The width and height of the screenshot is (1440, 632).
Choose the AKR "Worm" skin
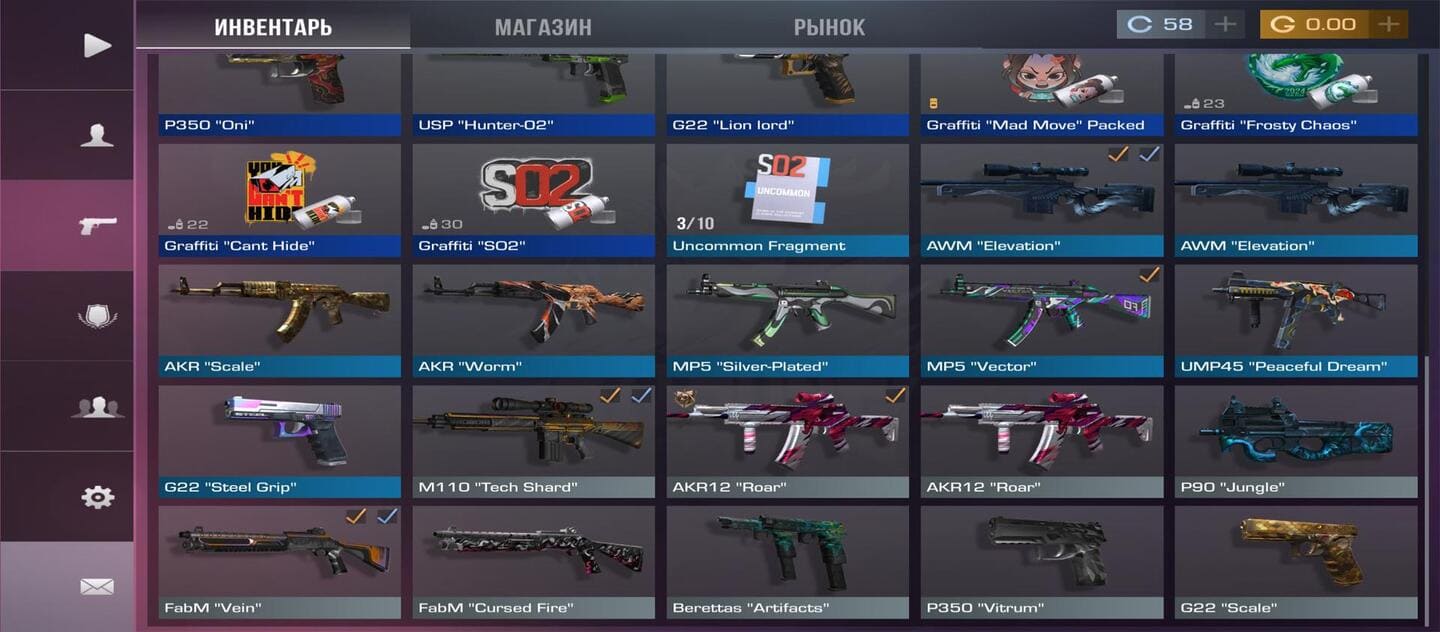click(533, 319)
